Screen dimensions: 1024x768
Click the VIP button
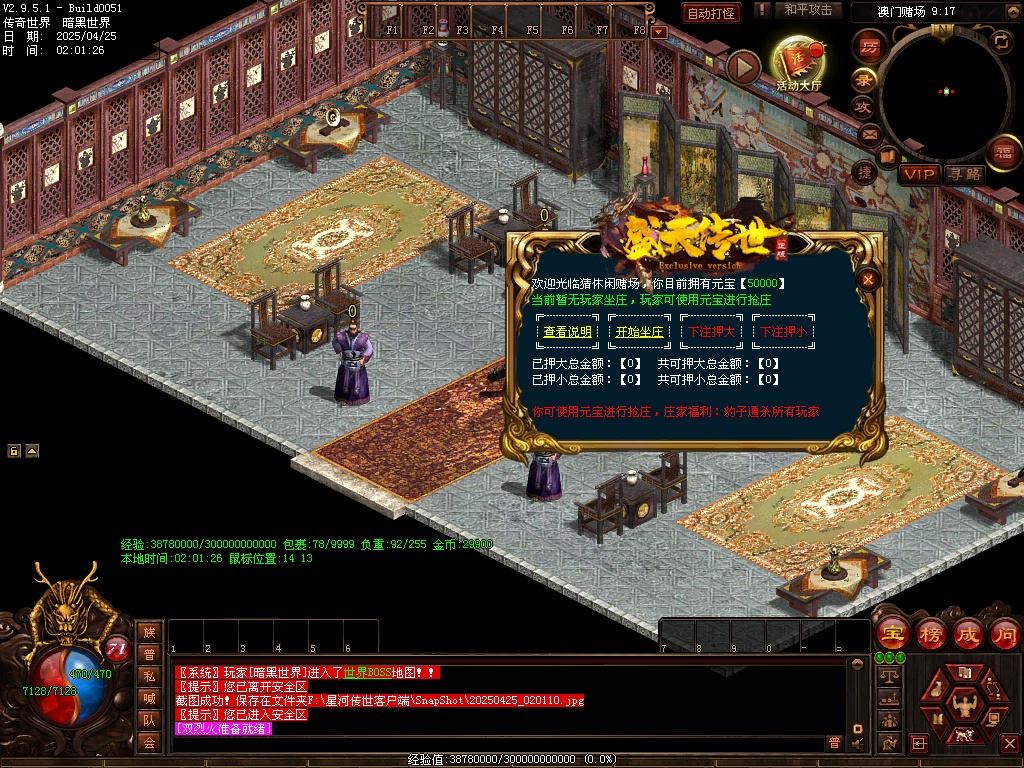click(918, 174)
